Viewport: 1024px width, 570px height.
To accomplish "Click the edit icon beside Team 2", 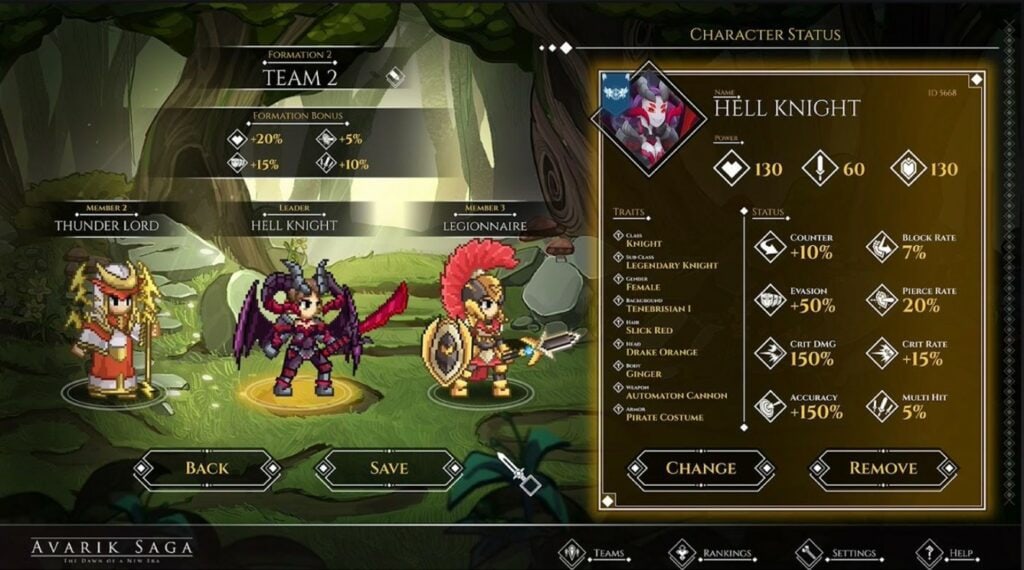I will (396, 76).
